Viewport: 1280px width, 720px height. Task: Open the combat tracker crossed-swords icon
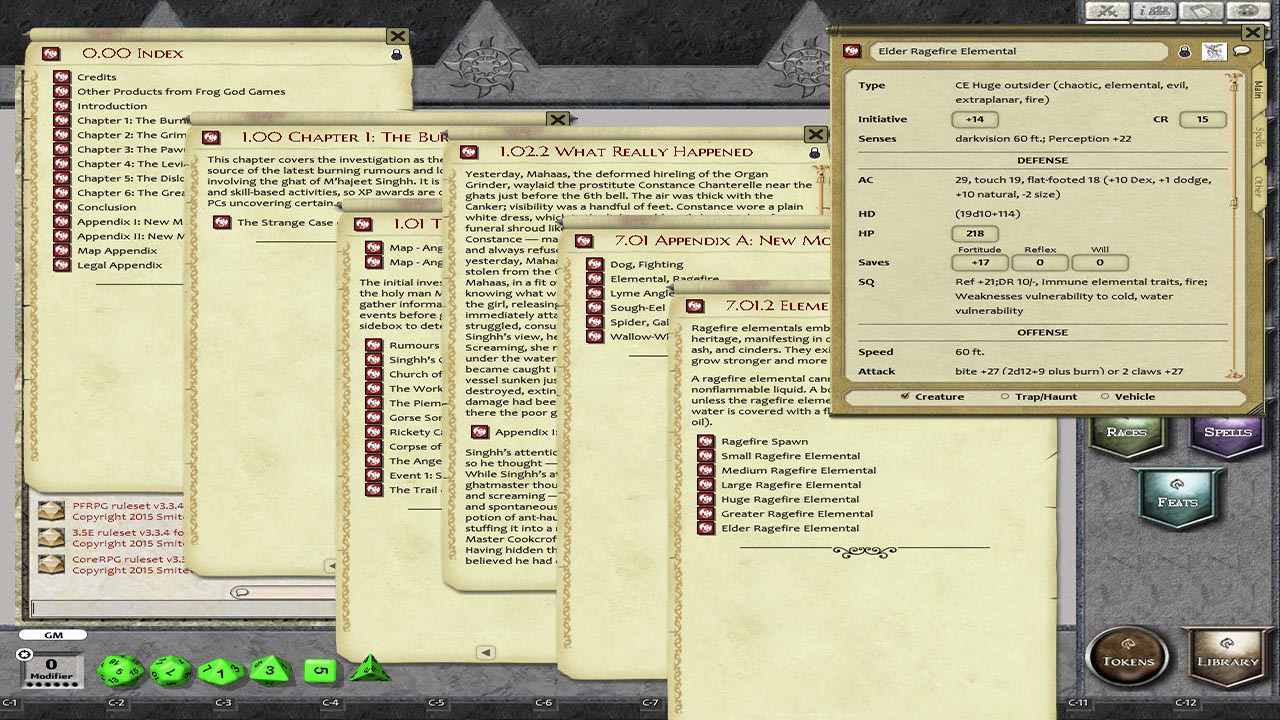[x=1107, y=12]
